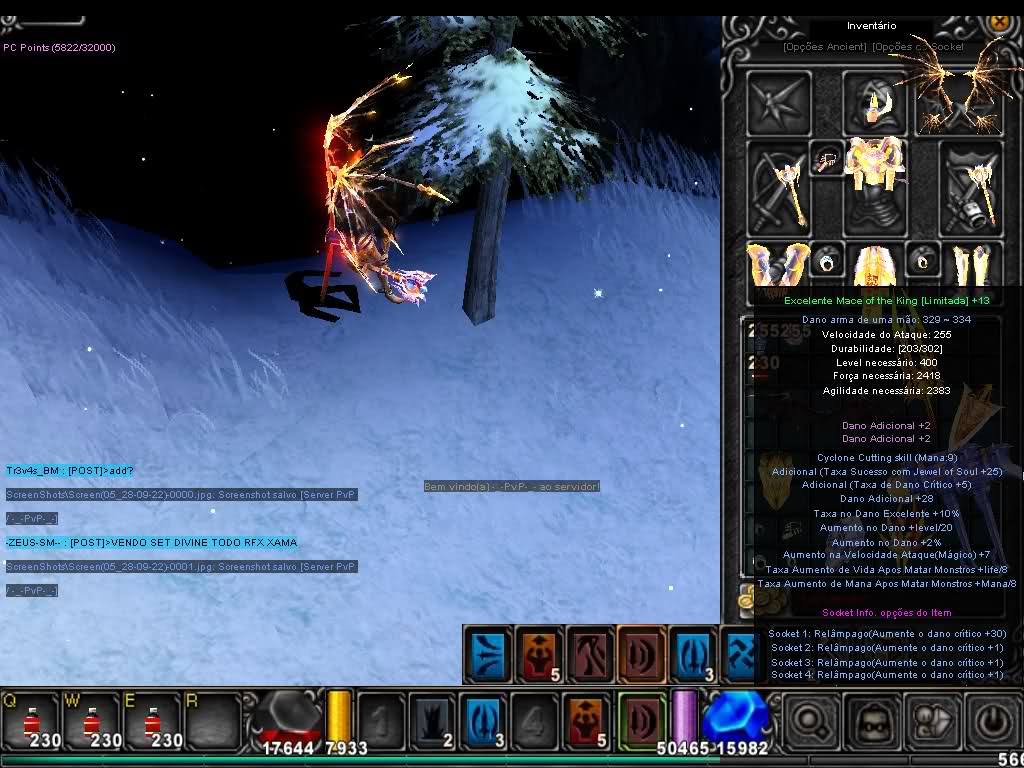Click the magnifying glass button
This screenshot has width=1024, height=768.
pyautogui.click(x=811, y=720)
